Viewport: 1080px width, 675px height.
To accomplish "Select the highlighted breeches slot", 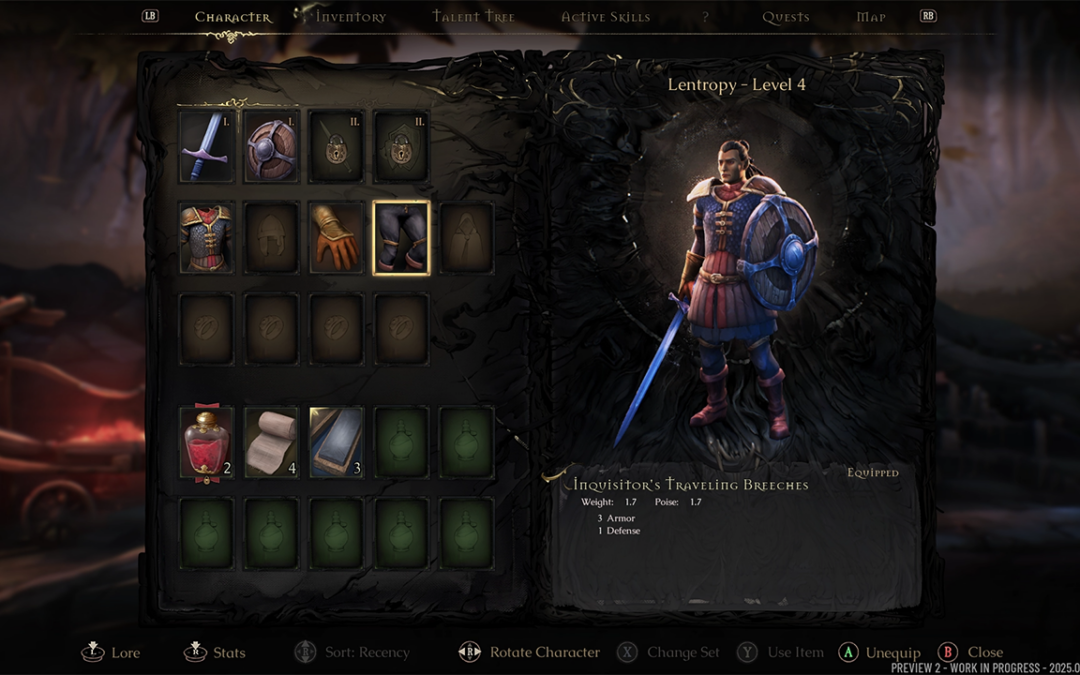I will click(402, 238).
